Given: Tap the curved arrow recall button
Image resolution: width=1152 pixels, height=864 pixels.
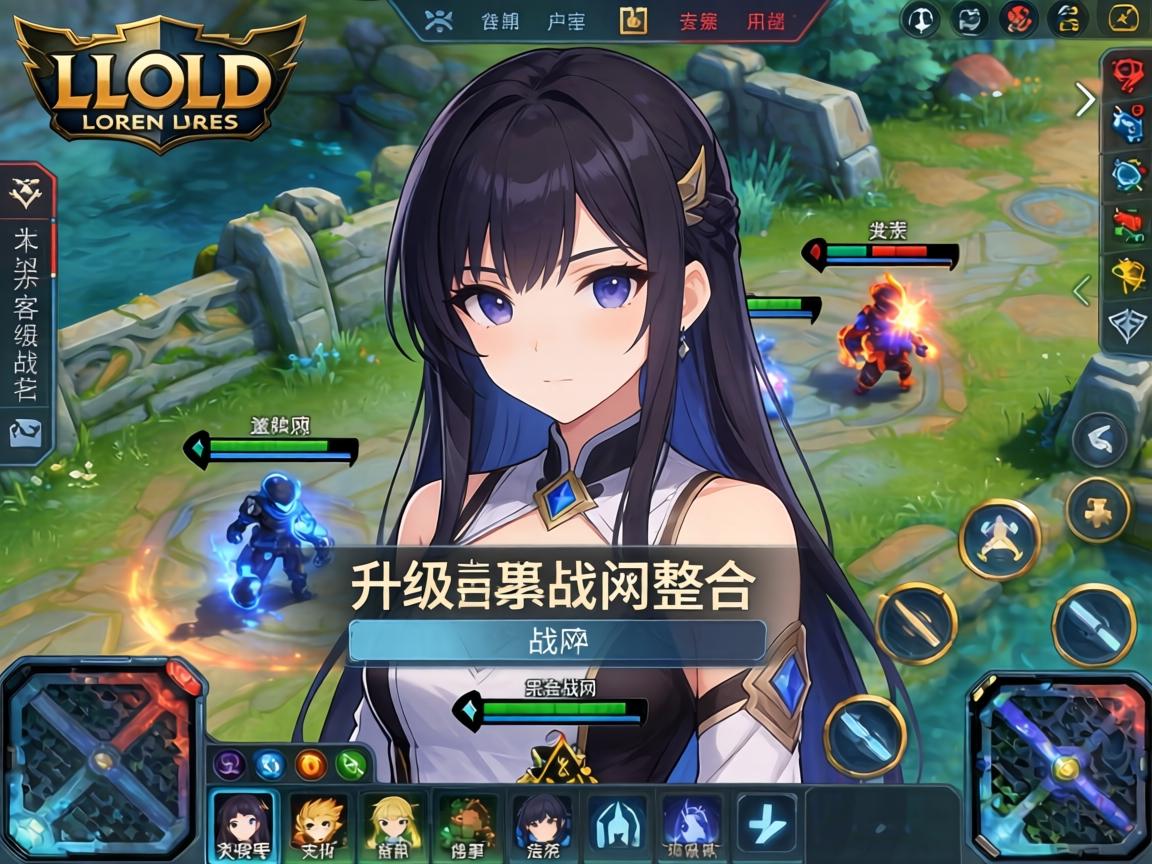Looking at the screenshot, I should [1099, 439].
